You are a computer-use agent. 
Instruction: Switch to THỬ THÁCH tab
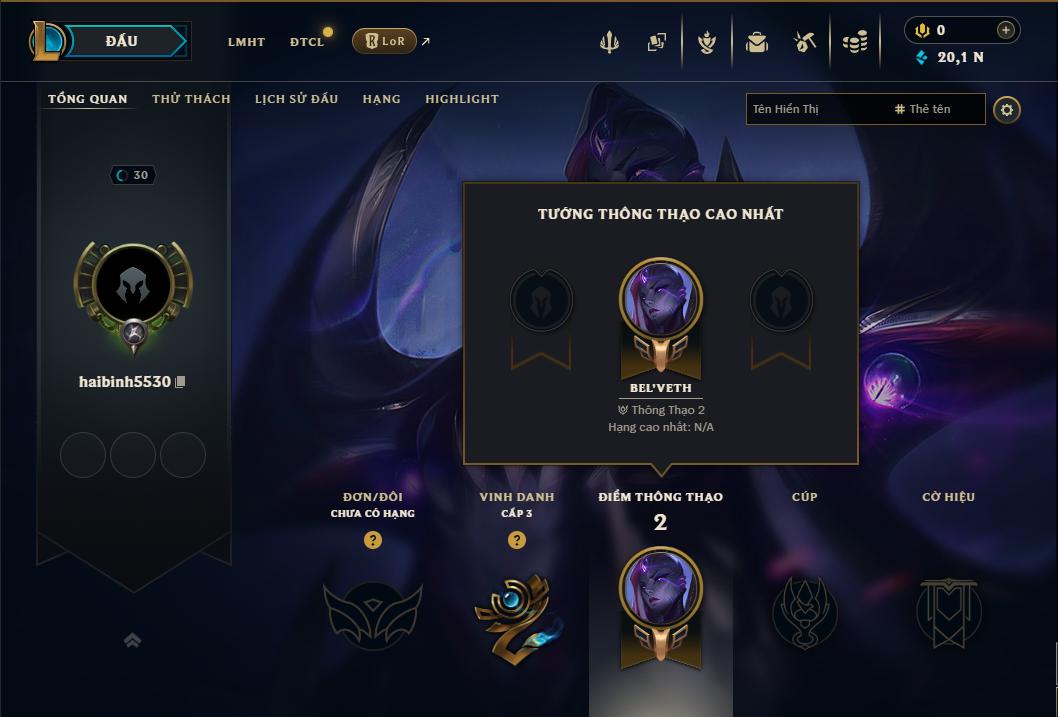191,99
